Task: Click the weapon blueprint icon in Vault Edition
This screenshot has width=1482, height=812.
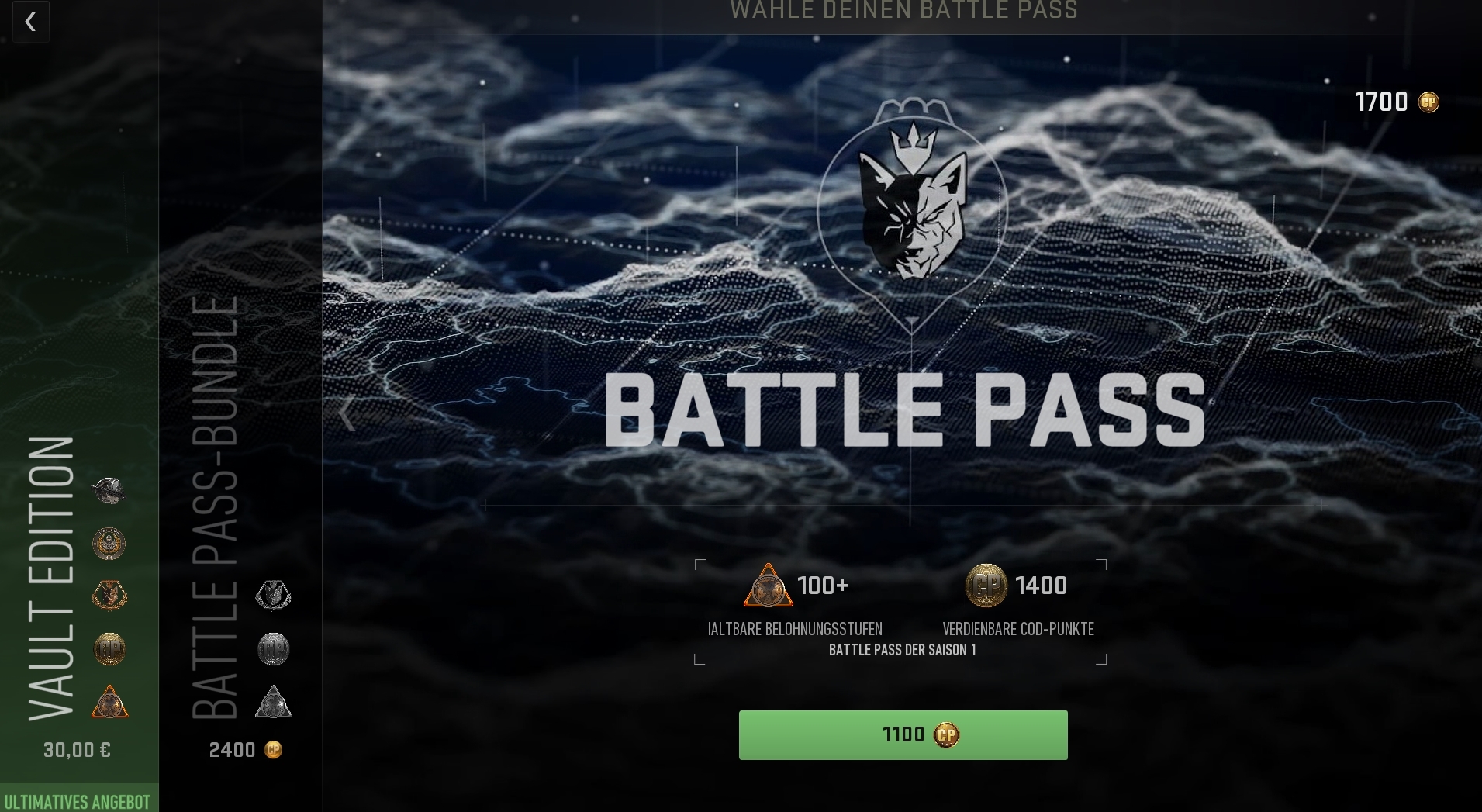Action: 110,490
